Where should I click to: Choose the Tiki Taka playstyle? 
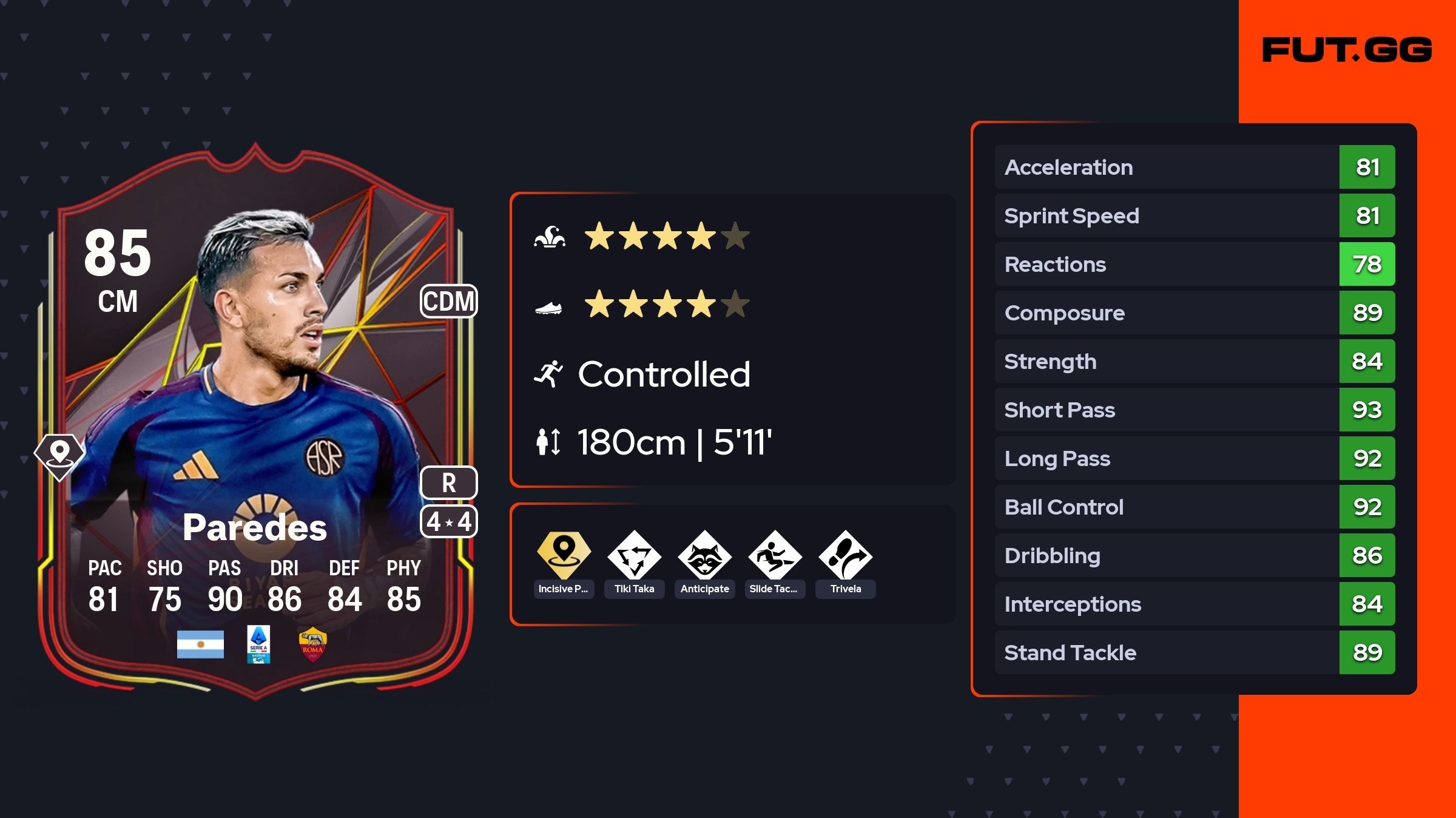click(634, 555)
